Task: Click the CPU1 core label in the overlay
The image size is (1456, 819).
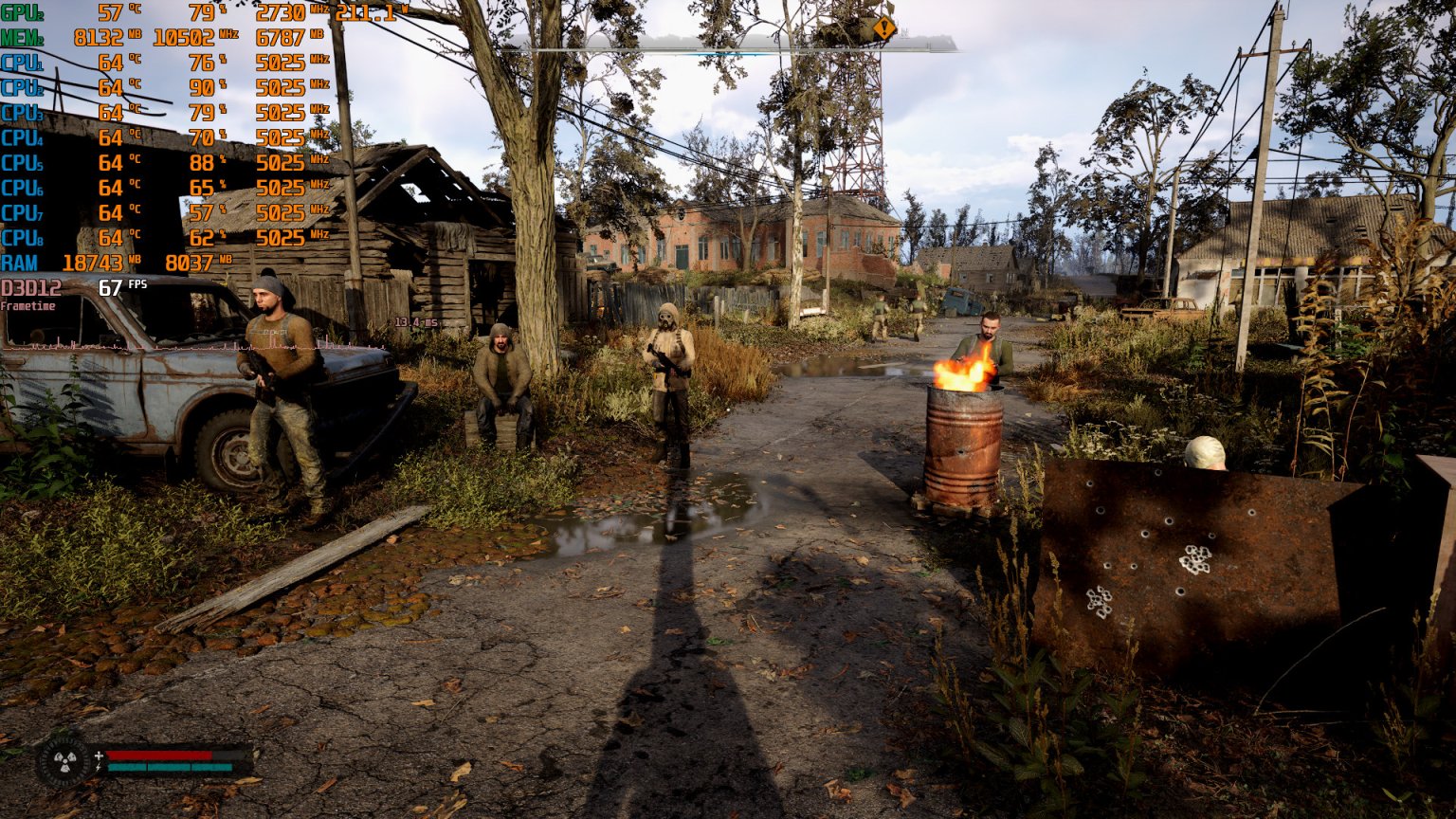Action: pyautogui.click(x=22, y=64)
